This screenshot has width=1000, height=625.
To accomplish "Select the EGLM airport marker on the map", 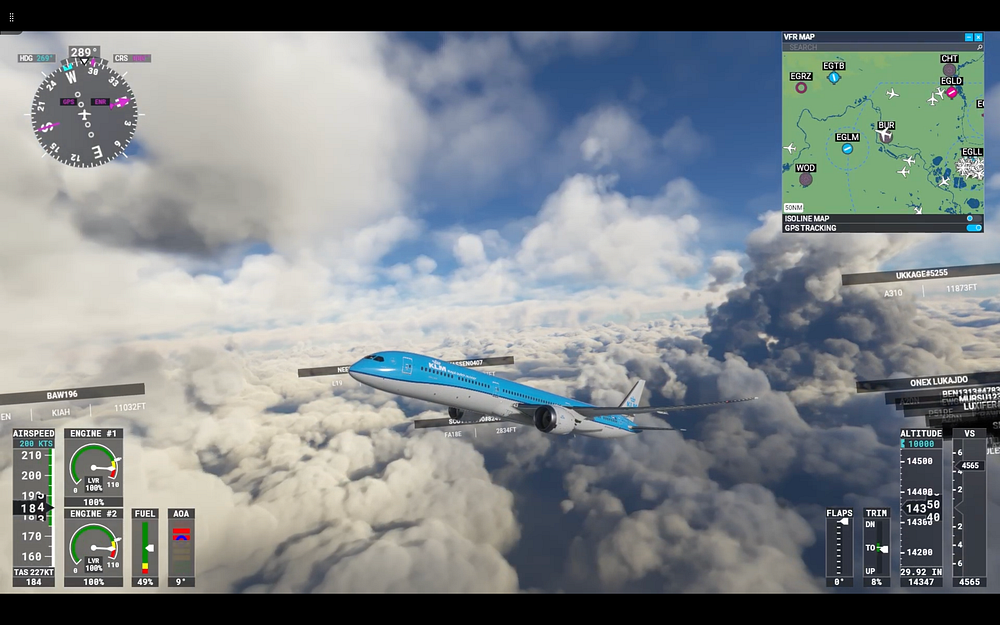I will pos(847,149).
